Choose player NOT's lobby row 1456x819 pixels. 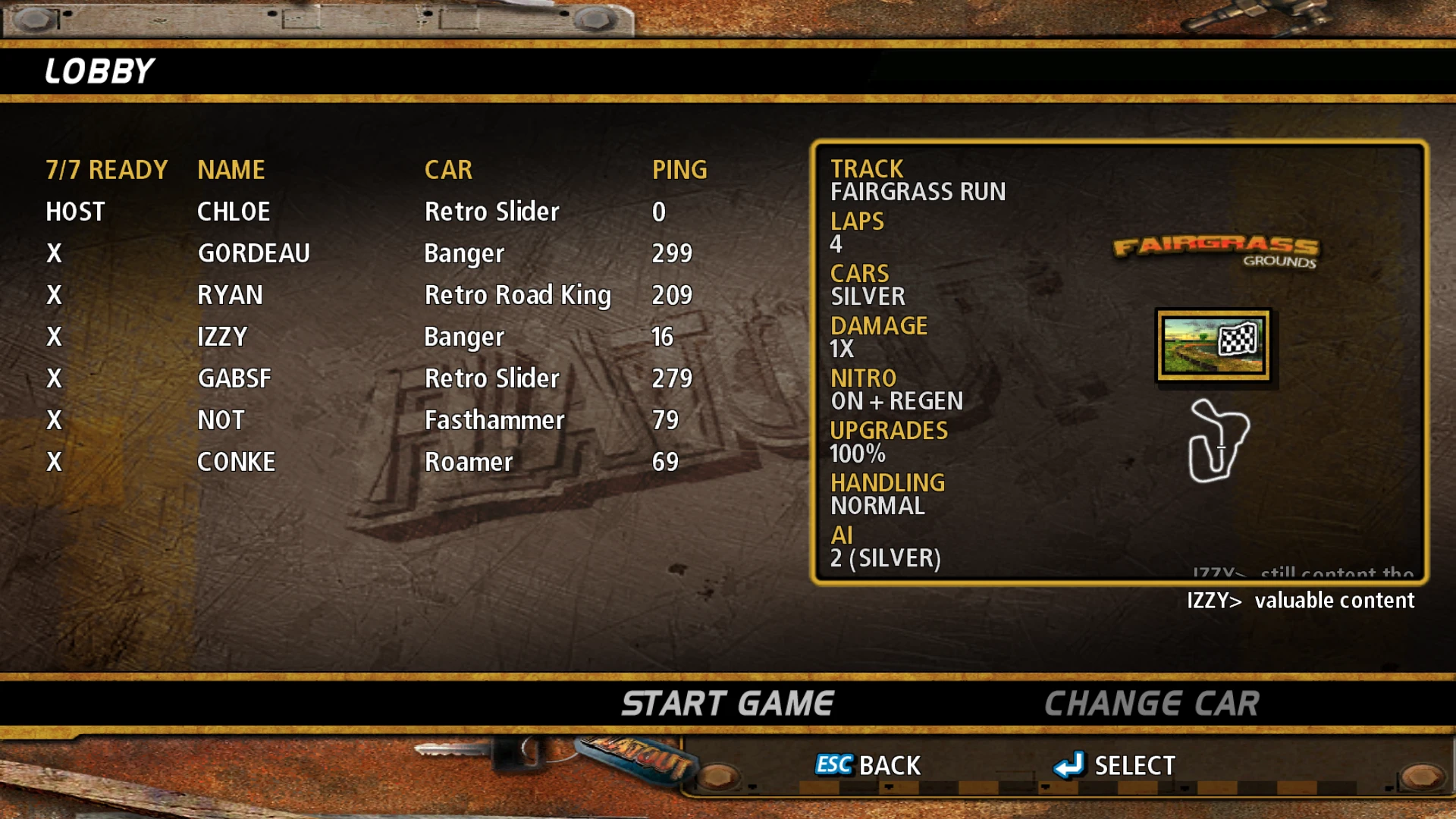coord(221,420)
